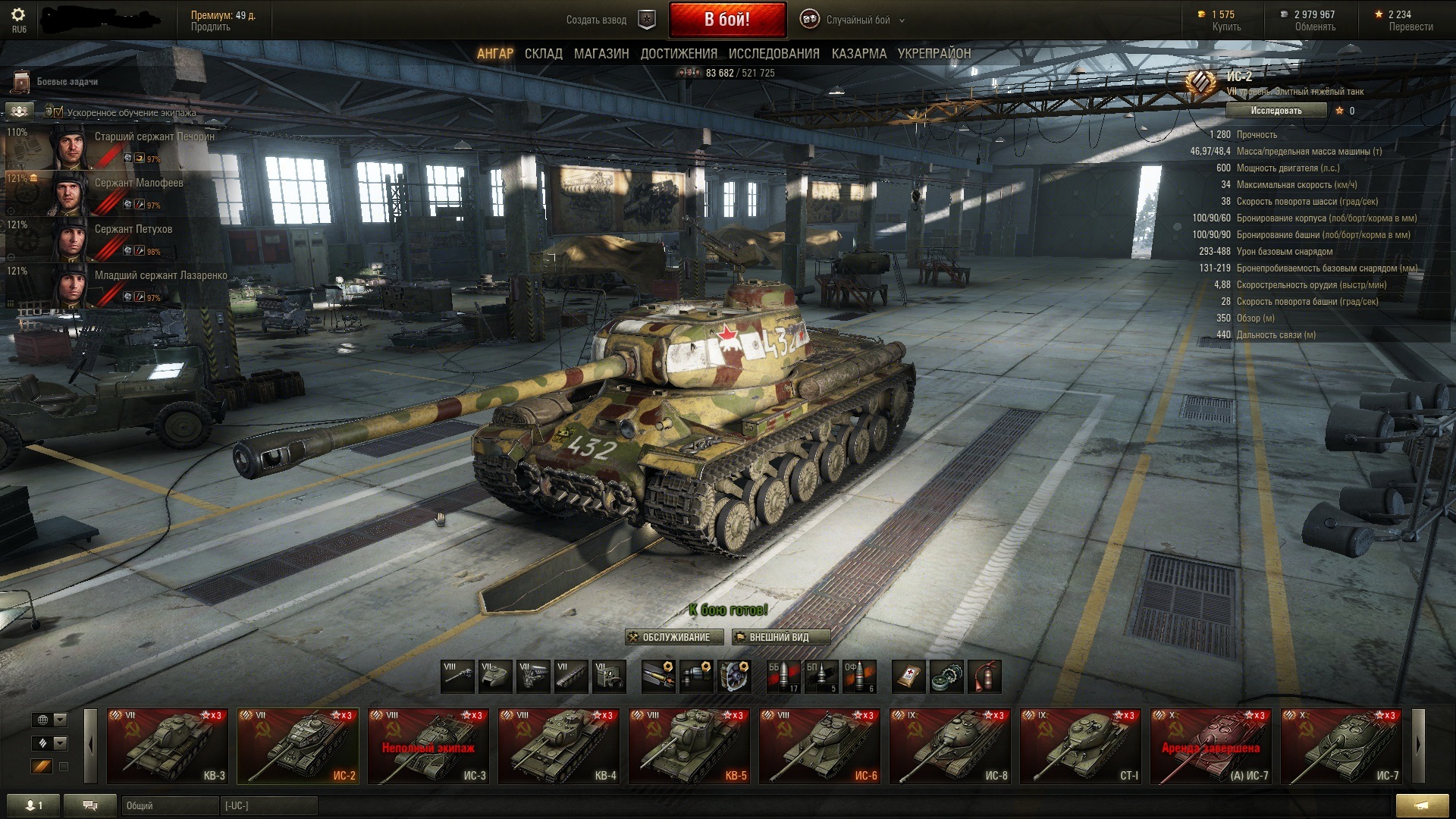Open the settings gear menu
This screenshot has width=1456, height=819.
pyautogui.click(x=19, y=15)
